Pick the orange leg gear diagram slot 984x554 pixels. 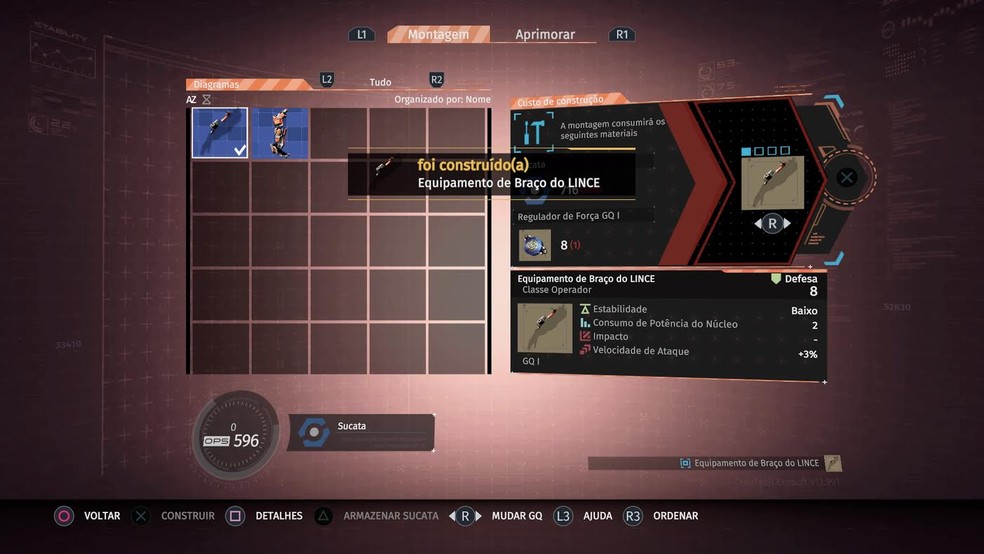point(279,134)
